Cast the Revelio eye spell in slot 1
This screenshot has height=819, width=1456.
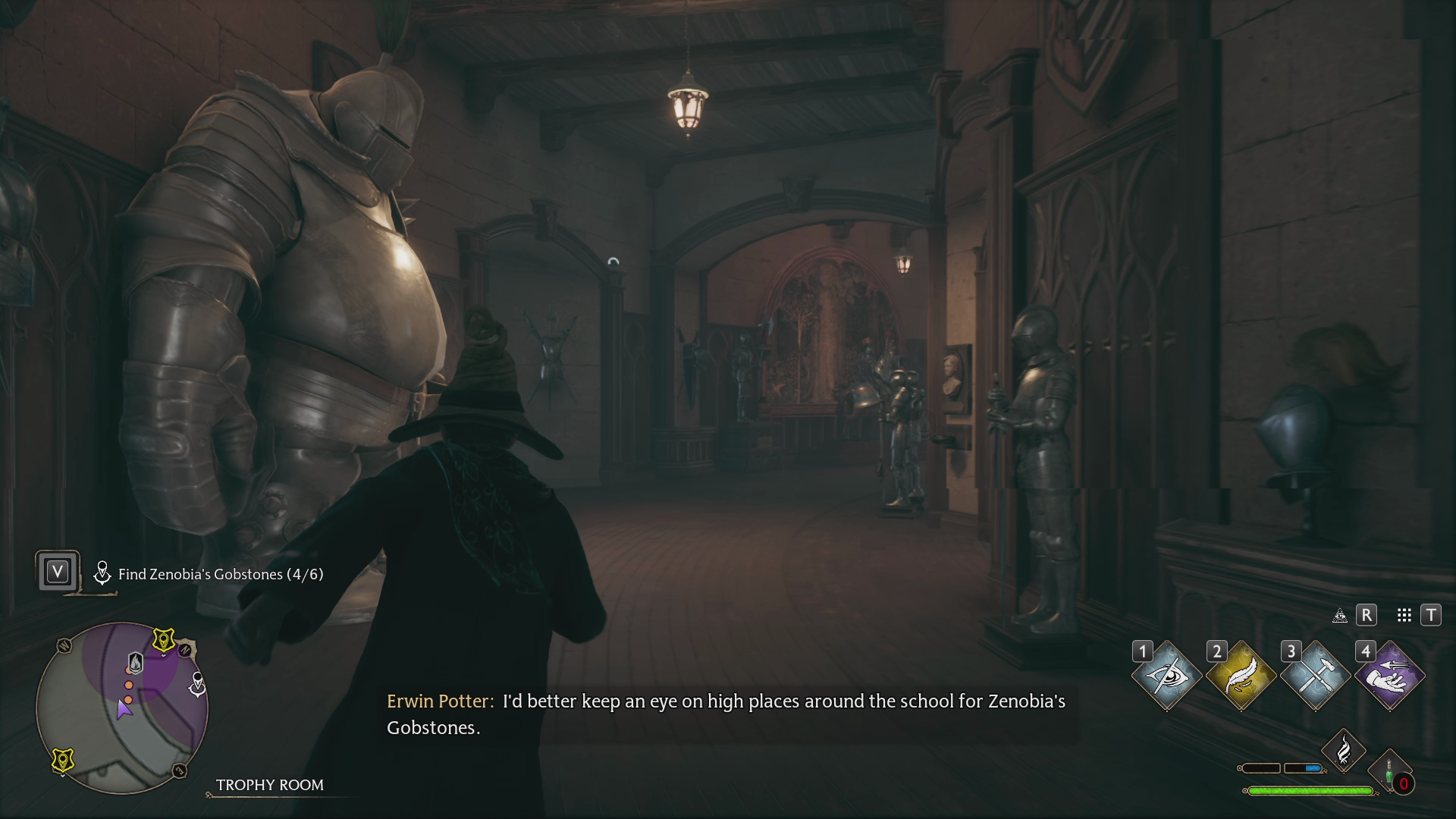(1169, 674)
